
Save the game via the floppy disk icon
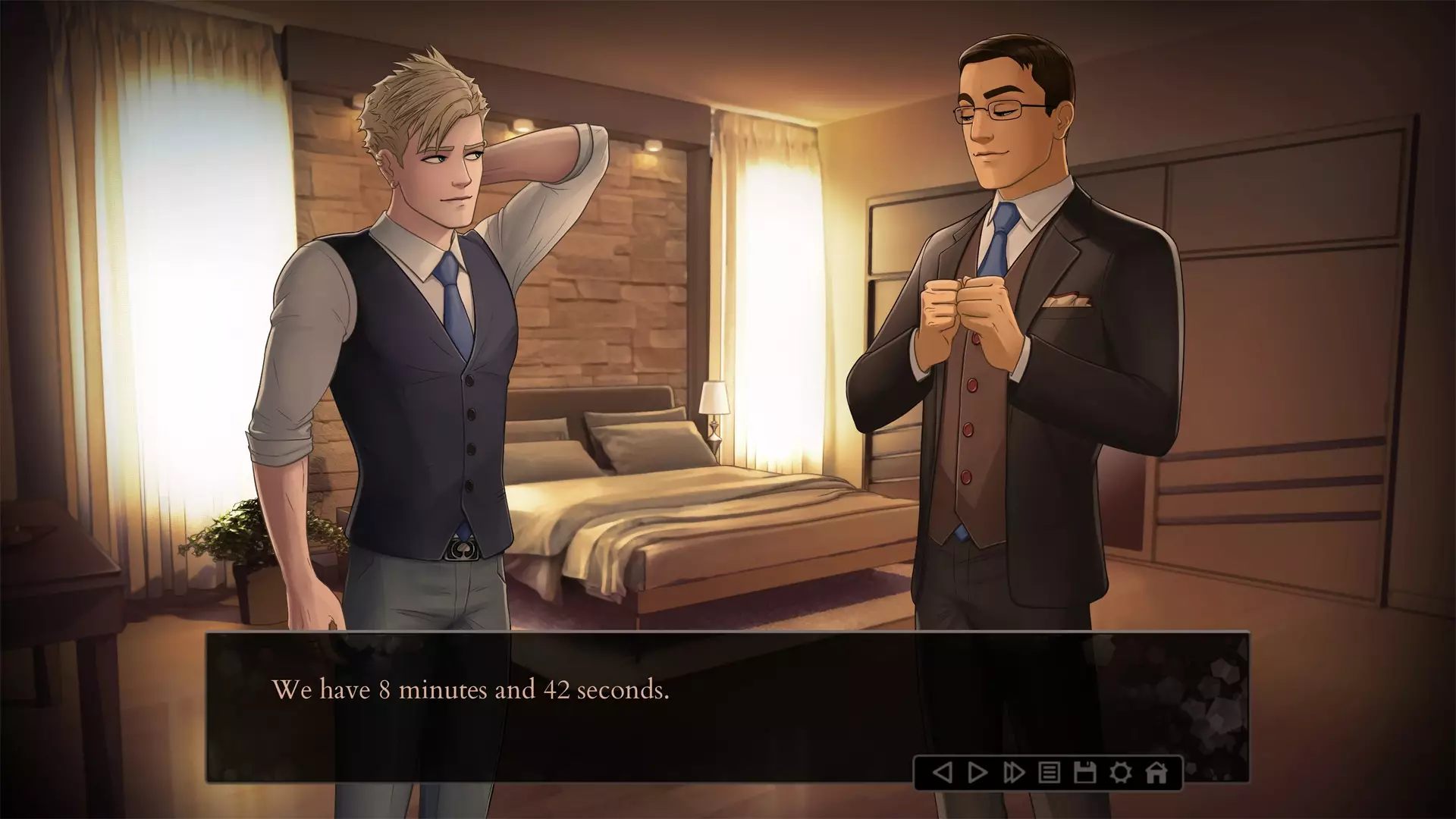tap(1085, 773)
